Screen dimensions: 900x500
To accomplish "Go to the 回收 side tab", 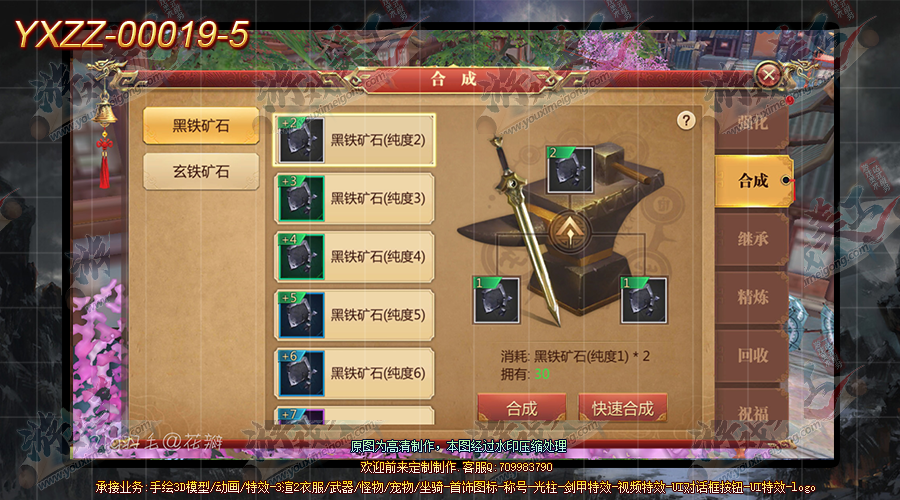I will (752, 355).
